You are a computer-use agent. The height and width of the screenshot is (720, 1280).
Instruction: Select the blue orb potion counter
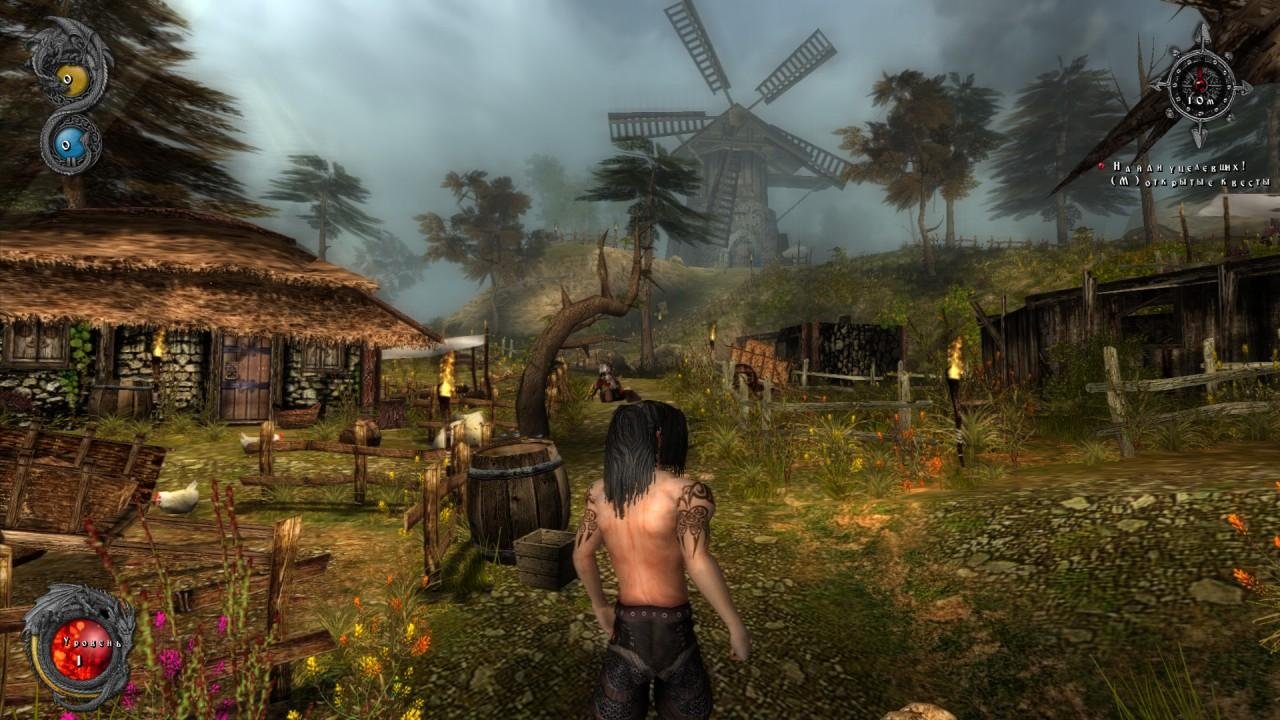69,143
